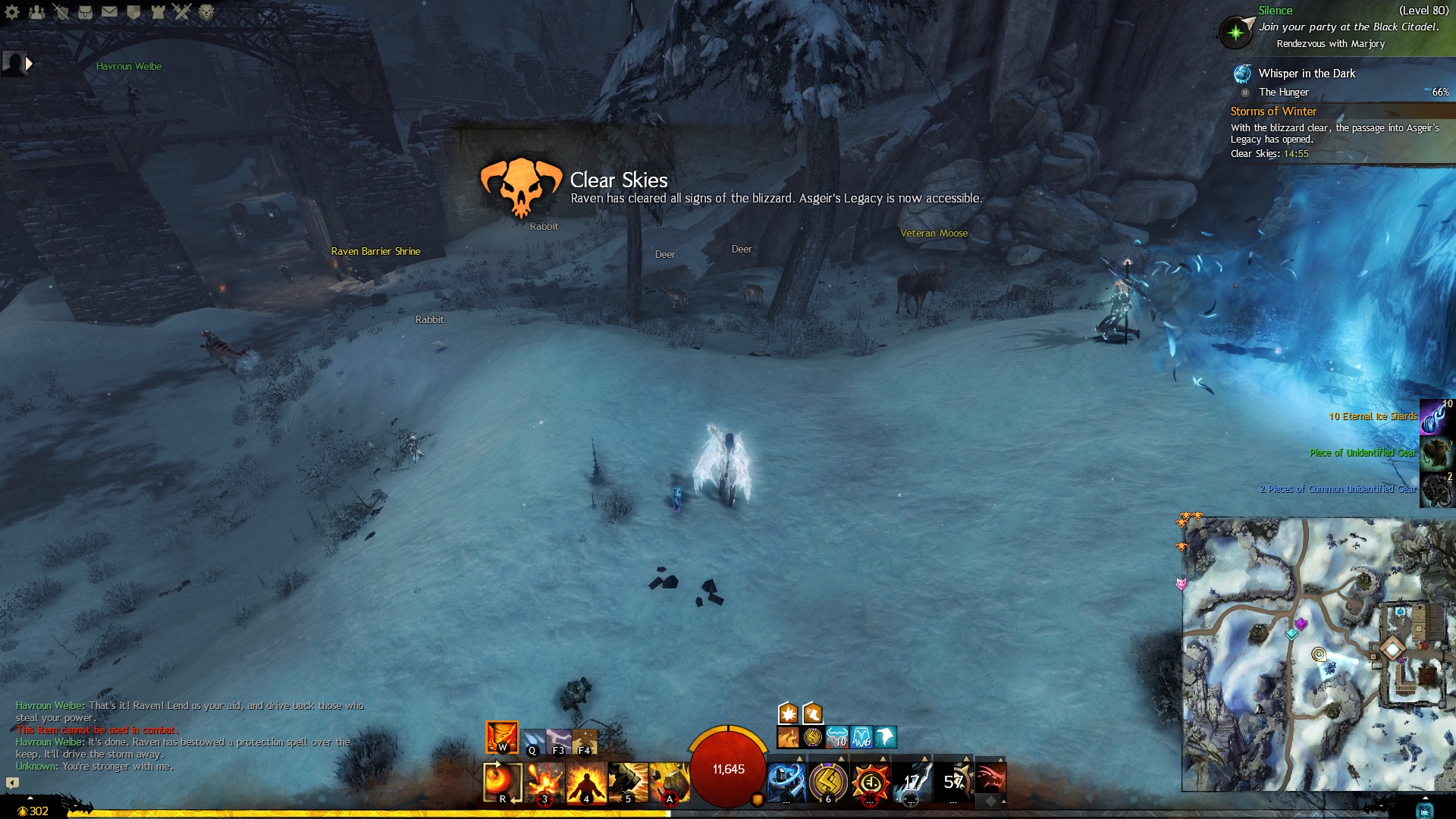Screen dimensions: 1456x819
Task: Use the burning figure skill on slot 4
Action: click(x=586, y=782)
